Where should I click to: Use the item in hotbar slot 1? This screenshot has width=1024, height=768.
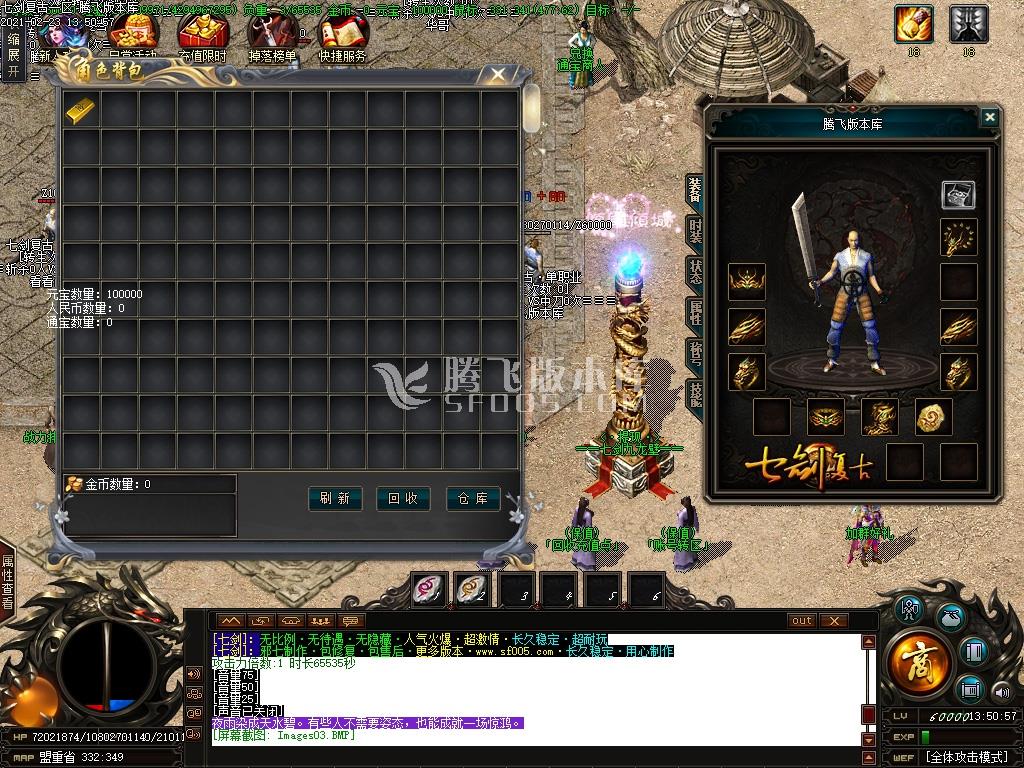point(430,590)
